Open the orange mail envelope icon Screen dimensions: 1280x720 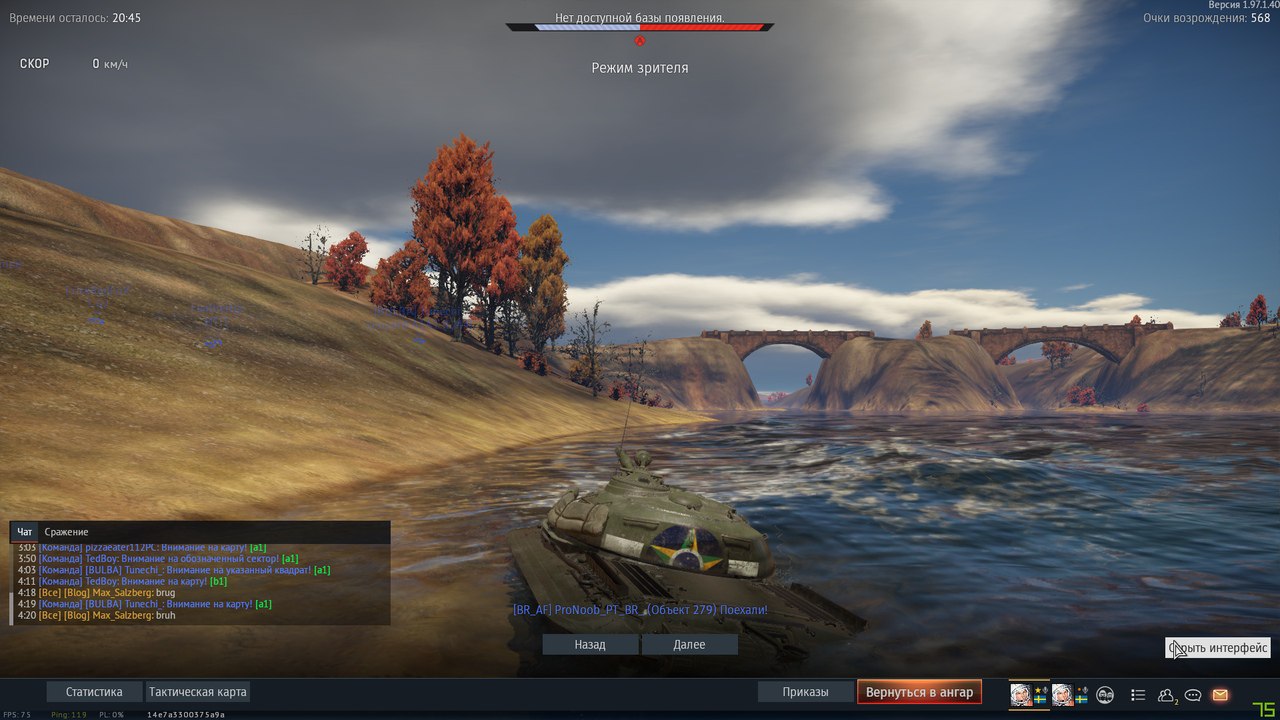[x=1220, y=695]
